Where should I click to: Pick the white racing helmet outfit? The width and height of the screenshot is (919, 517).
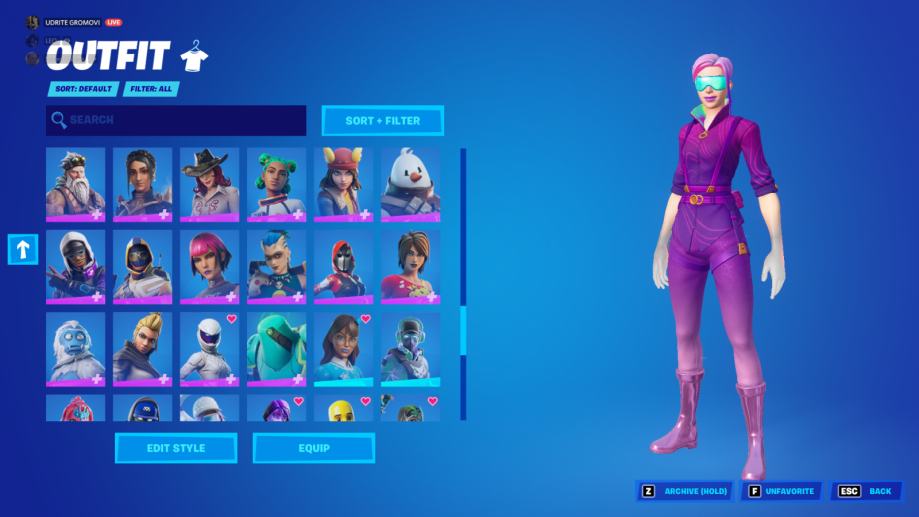[209, 348]
